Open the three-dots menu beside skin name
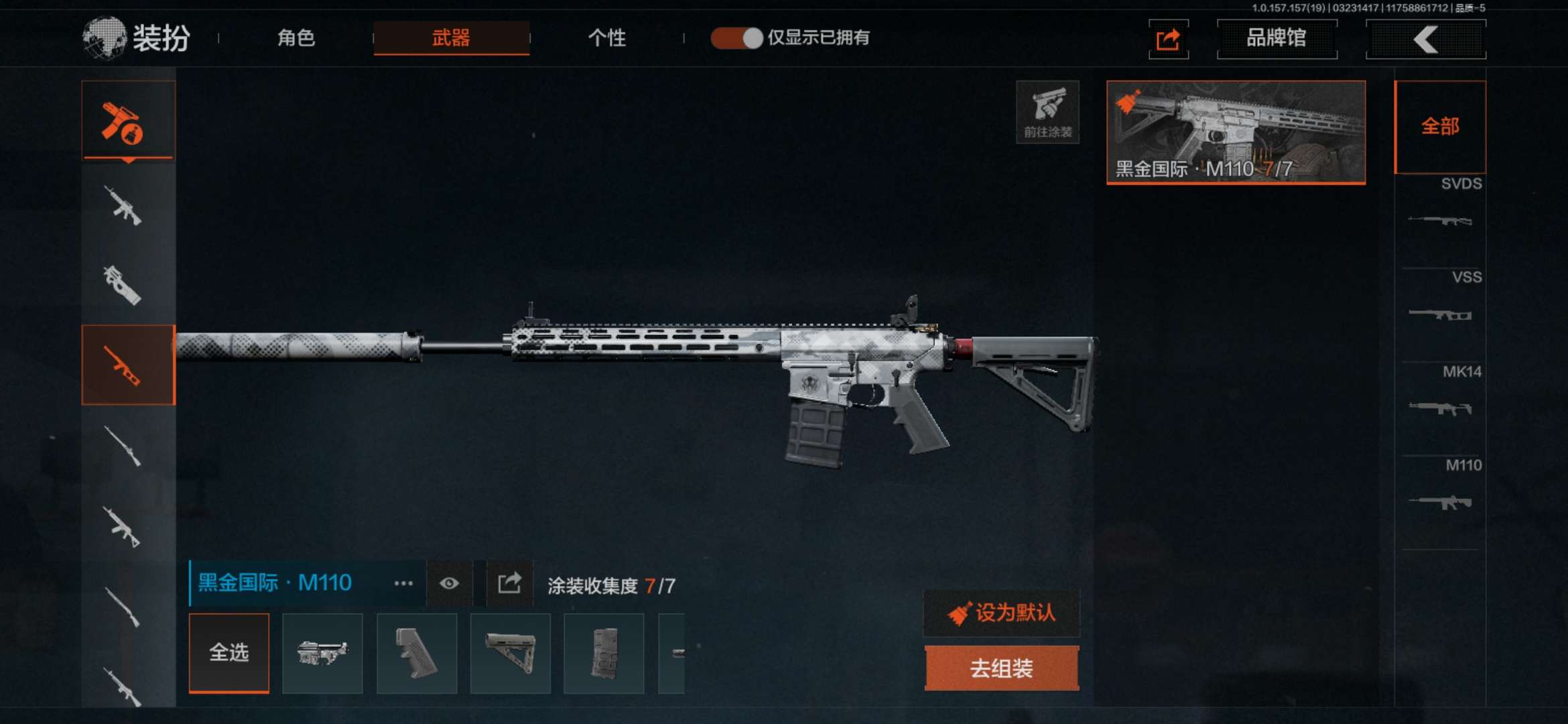Viewport: 1568px width, 724px height. (x=403, y=583)
